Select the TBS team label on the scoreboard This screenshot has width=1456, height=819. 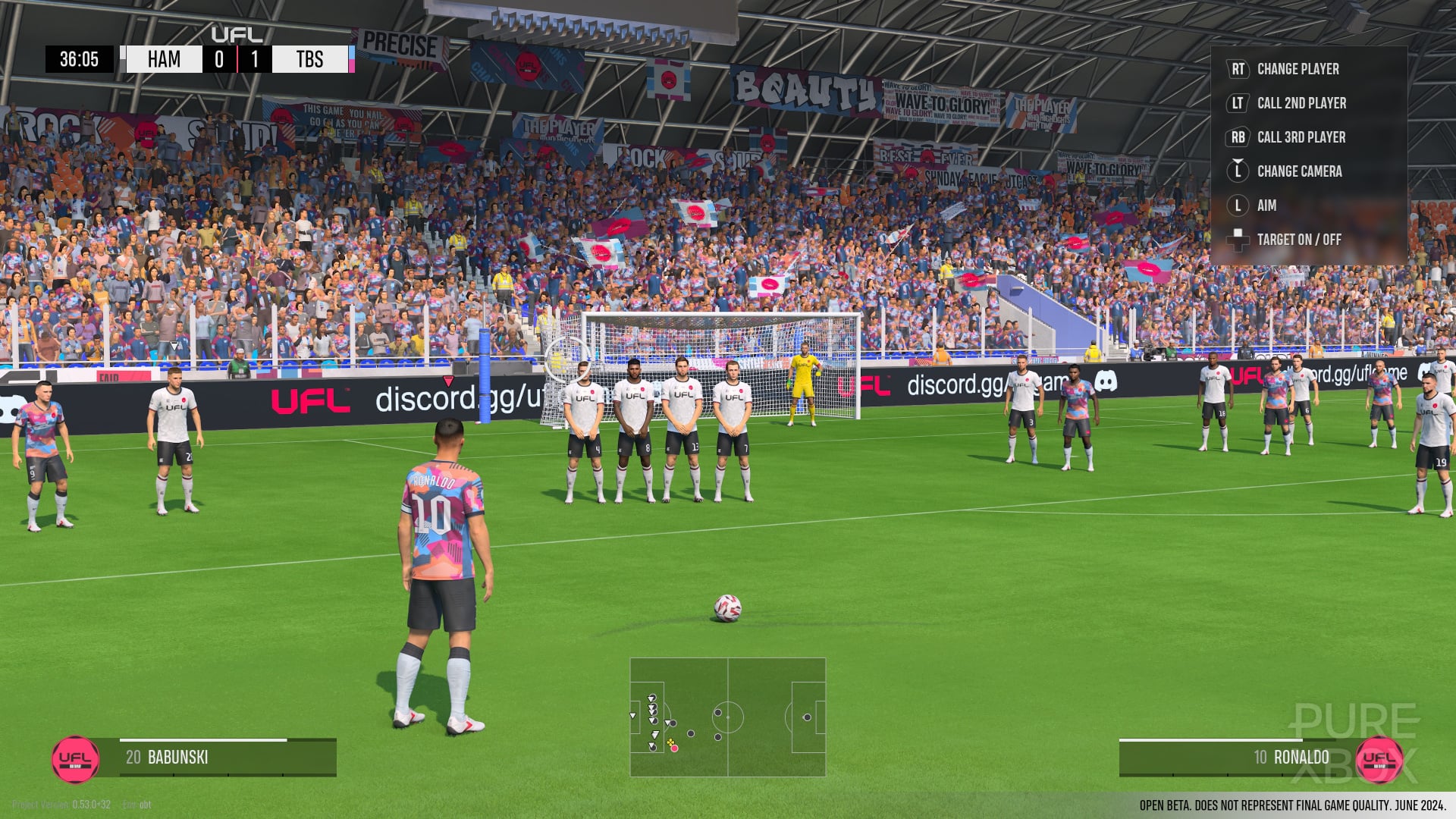click(311, 59)
